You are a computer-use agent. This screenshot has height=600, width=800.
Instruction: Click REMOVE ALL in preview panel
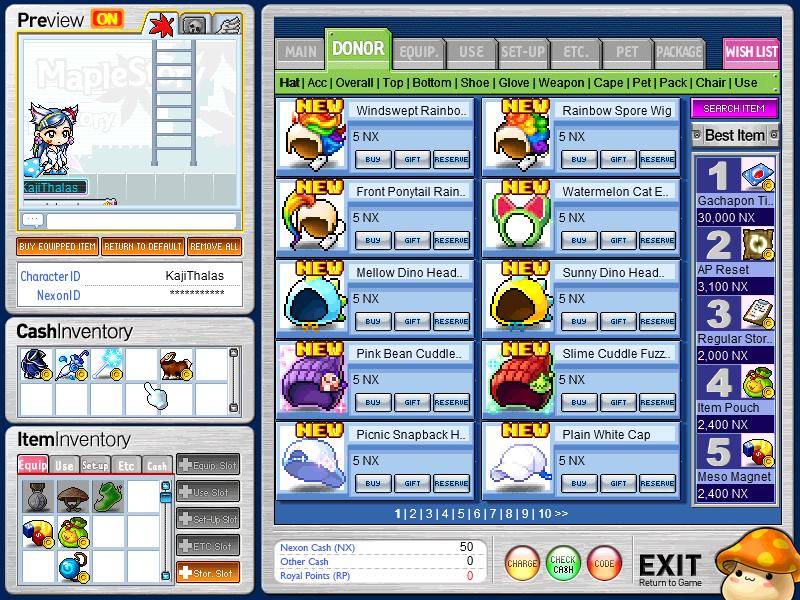click(x=213, y=246)
